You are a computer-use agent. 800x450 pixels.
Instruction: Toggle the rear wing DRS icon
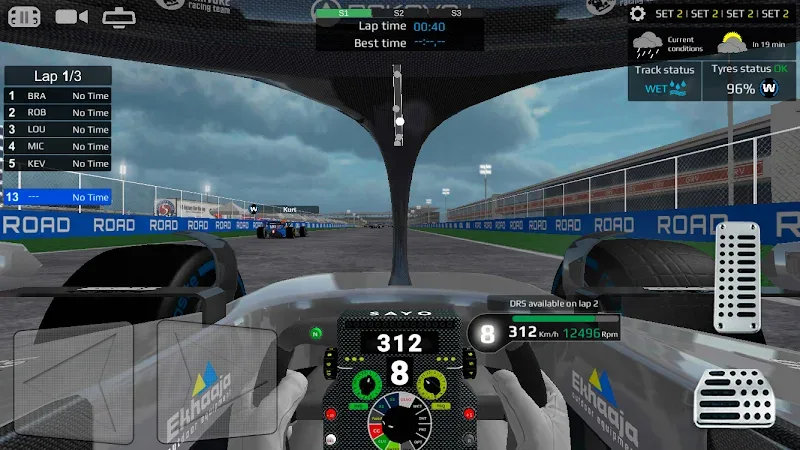tap(120, 16)
